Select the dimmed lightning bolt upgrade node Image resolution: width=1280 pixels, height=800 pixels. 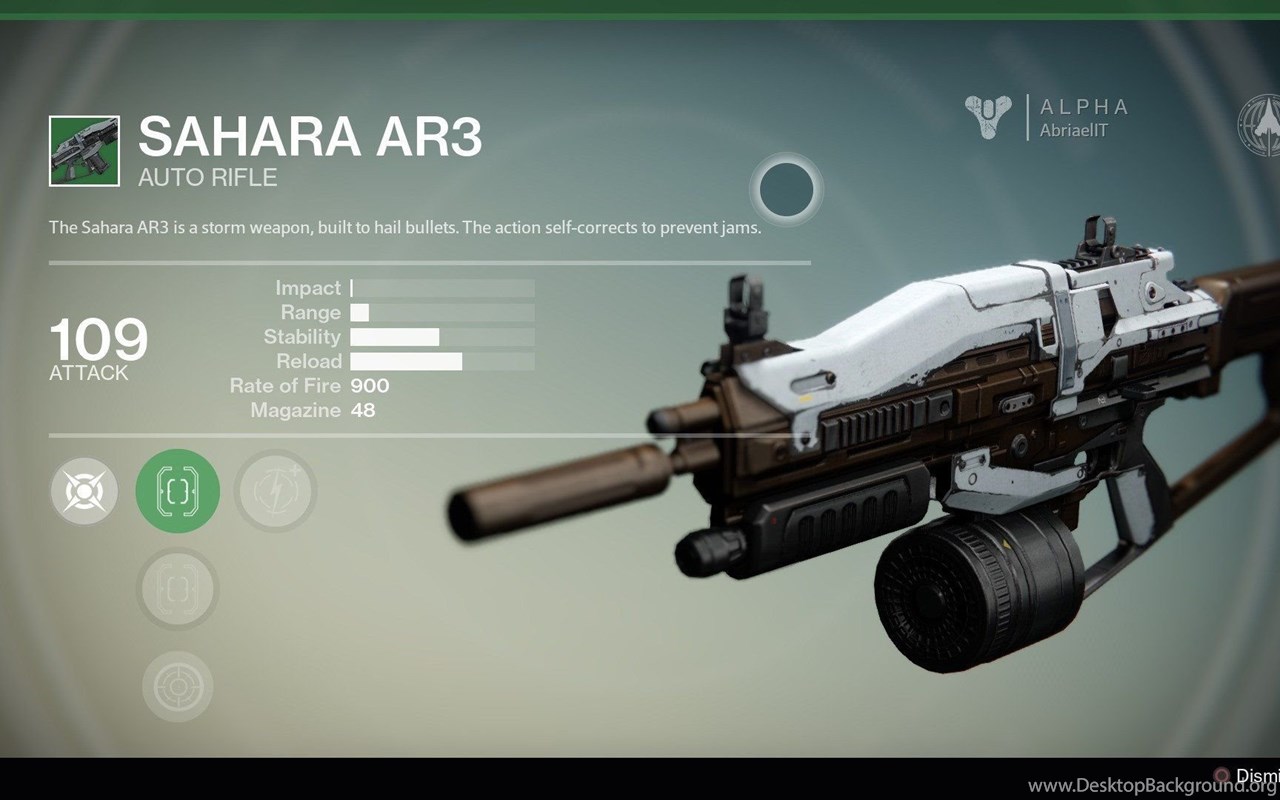point(275,491)
